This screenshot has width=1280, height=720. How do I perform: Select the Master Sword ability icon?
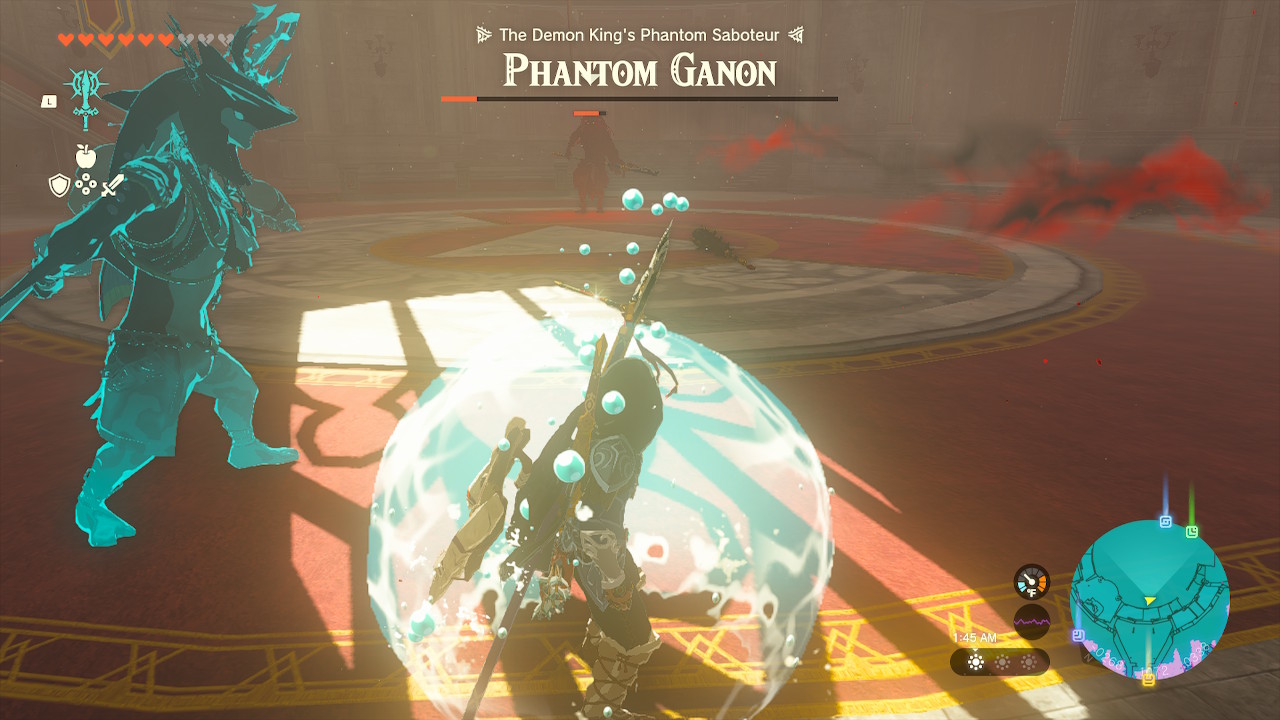point(84,96)
